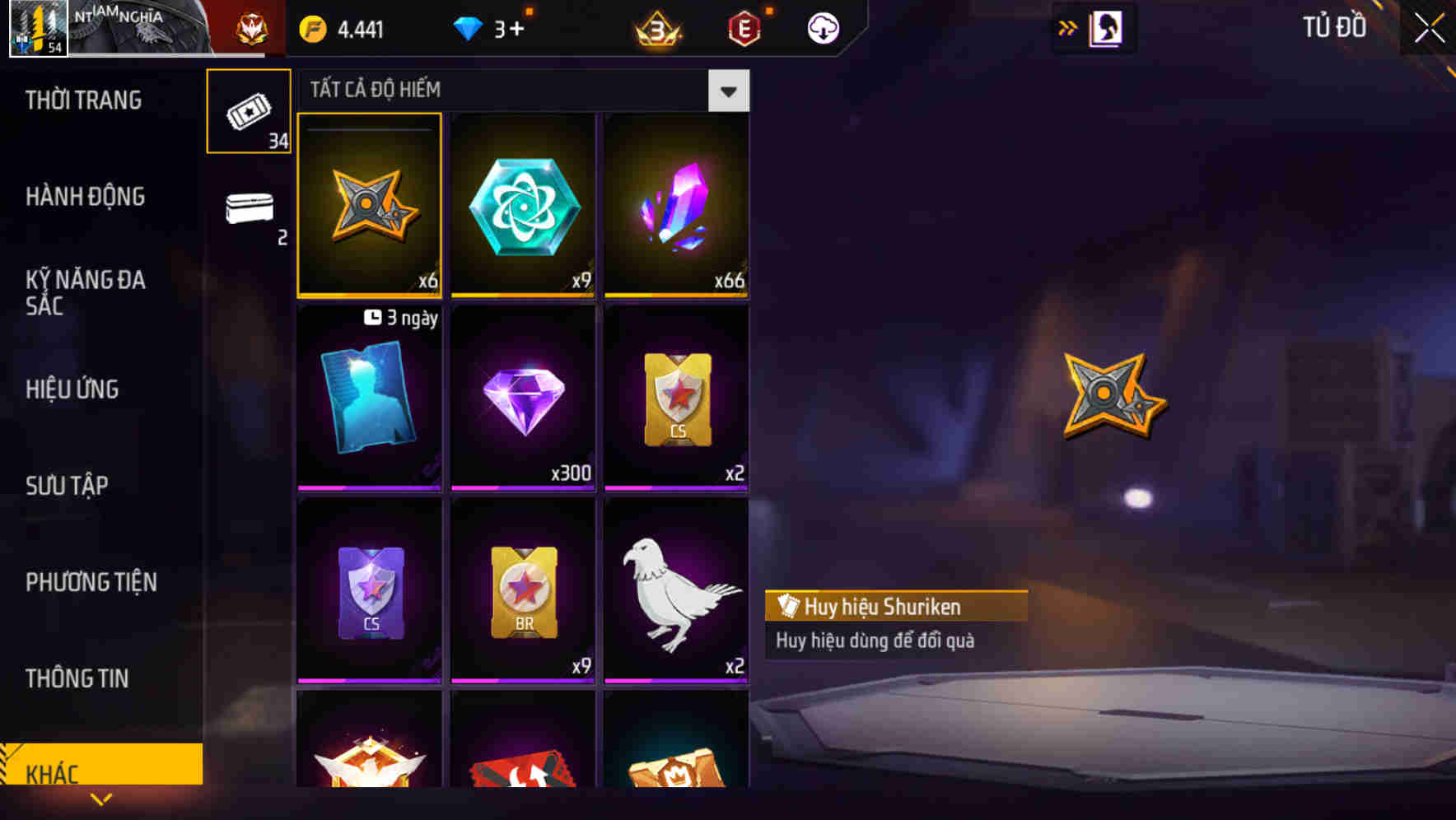Open the diamond top-up with the diamond counter
Image resolution: width=1456 pixels, height=820 pixels.
(492, 27)
